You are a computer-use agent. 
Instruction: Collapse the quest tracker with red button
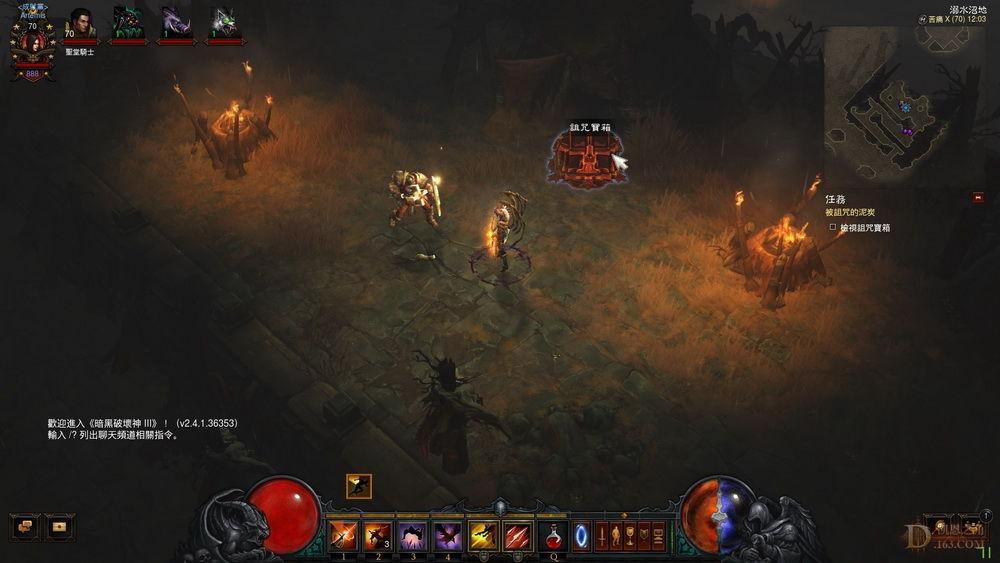click(977, 198)
